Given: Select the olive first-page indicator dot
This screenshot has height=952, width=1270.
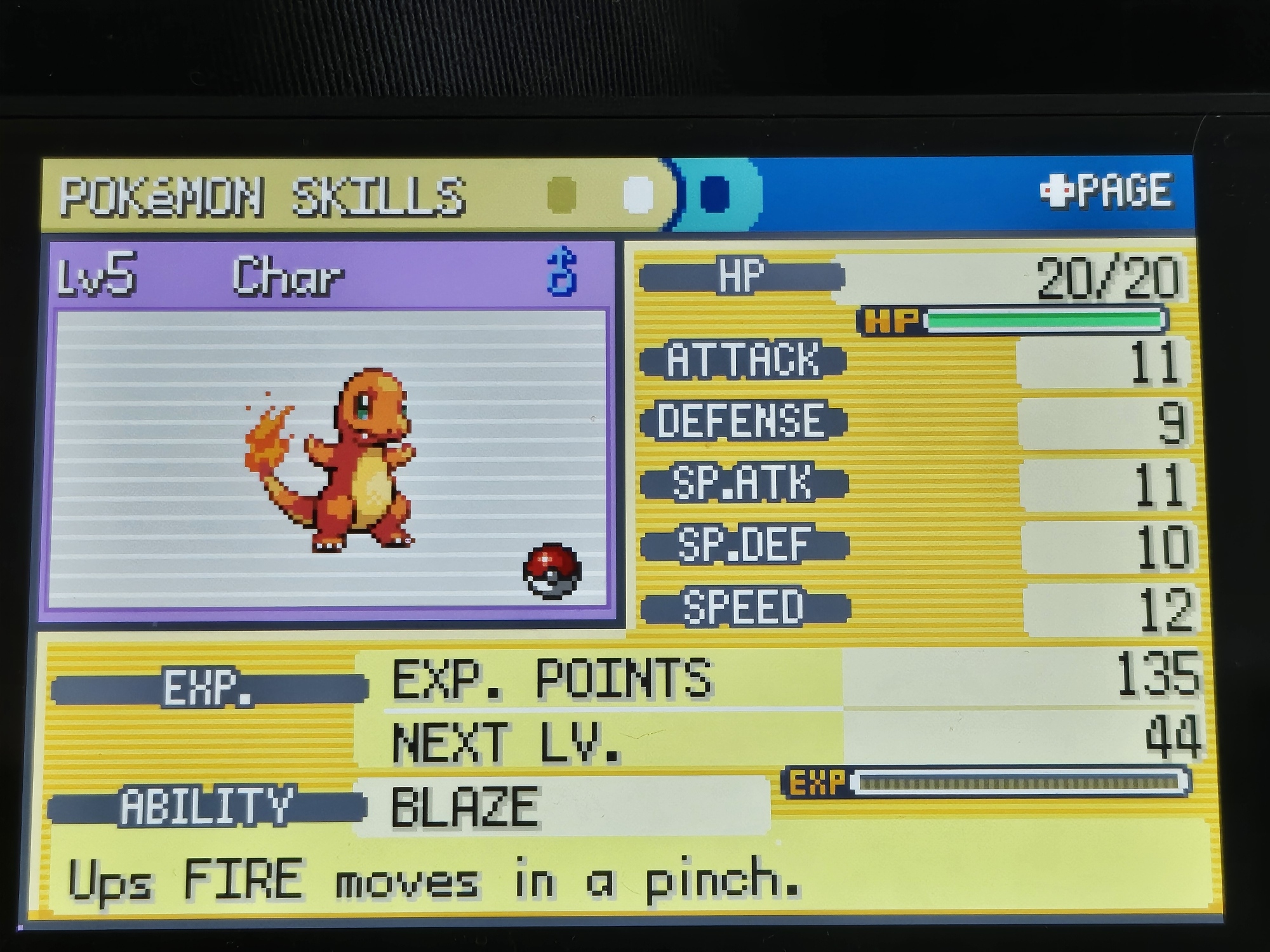Looking at the screenshot, I should pos(562,194).
